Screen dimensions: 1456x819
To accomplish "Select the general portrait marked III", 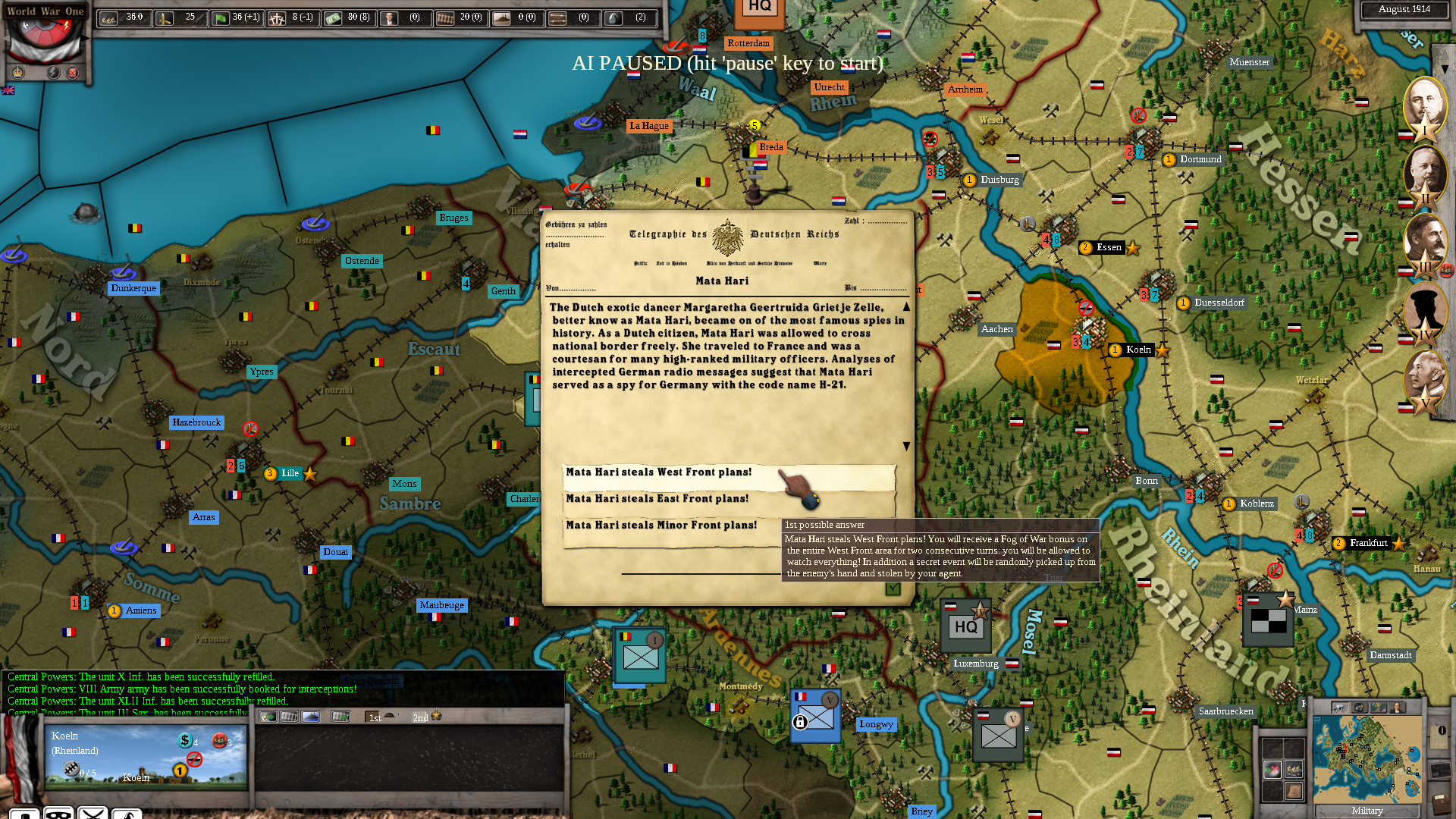I will click(1424, 241).
